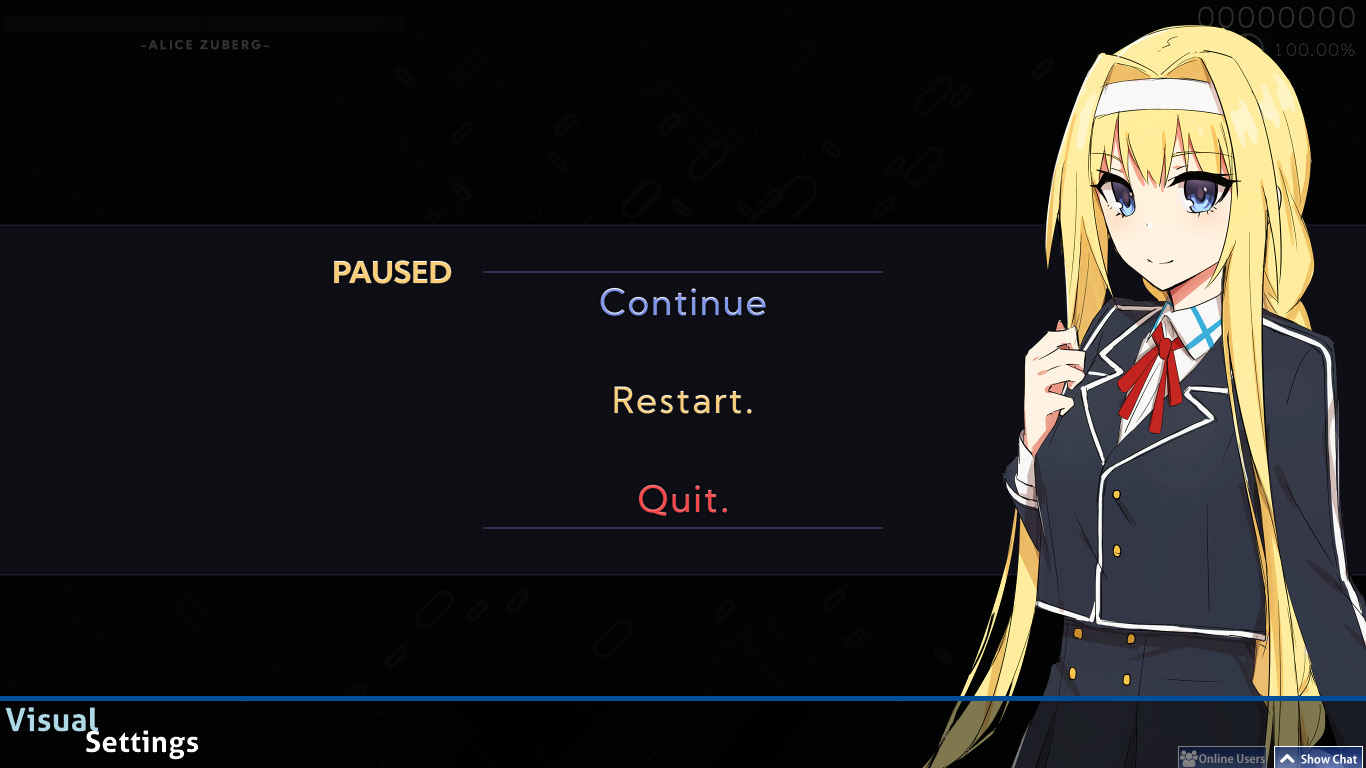Click the Online Users people icon
The width and height of the screenshot is (1366, 768).
pyautogui.click(x=1189, y=758)
